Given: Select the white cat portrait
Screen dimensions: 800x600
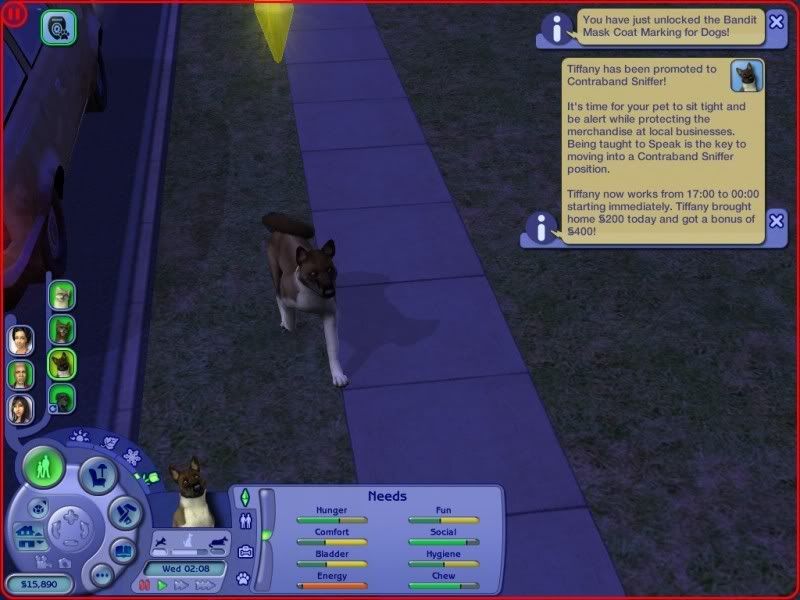Looking at the screenshot, I should (62, 295).
